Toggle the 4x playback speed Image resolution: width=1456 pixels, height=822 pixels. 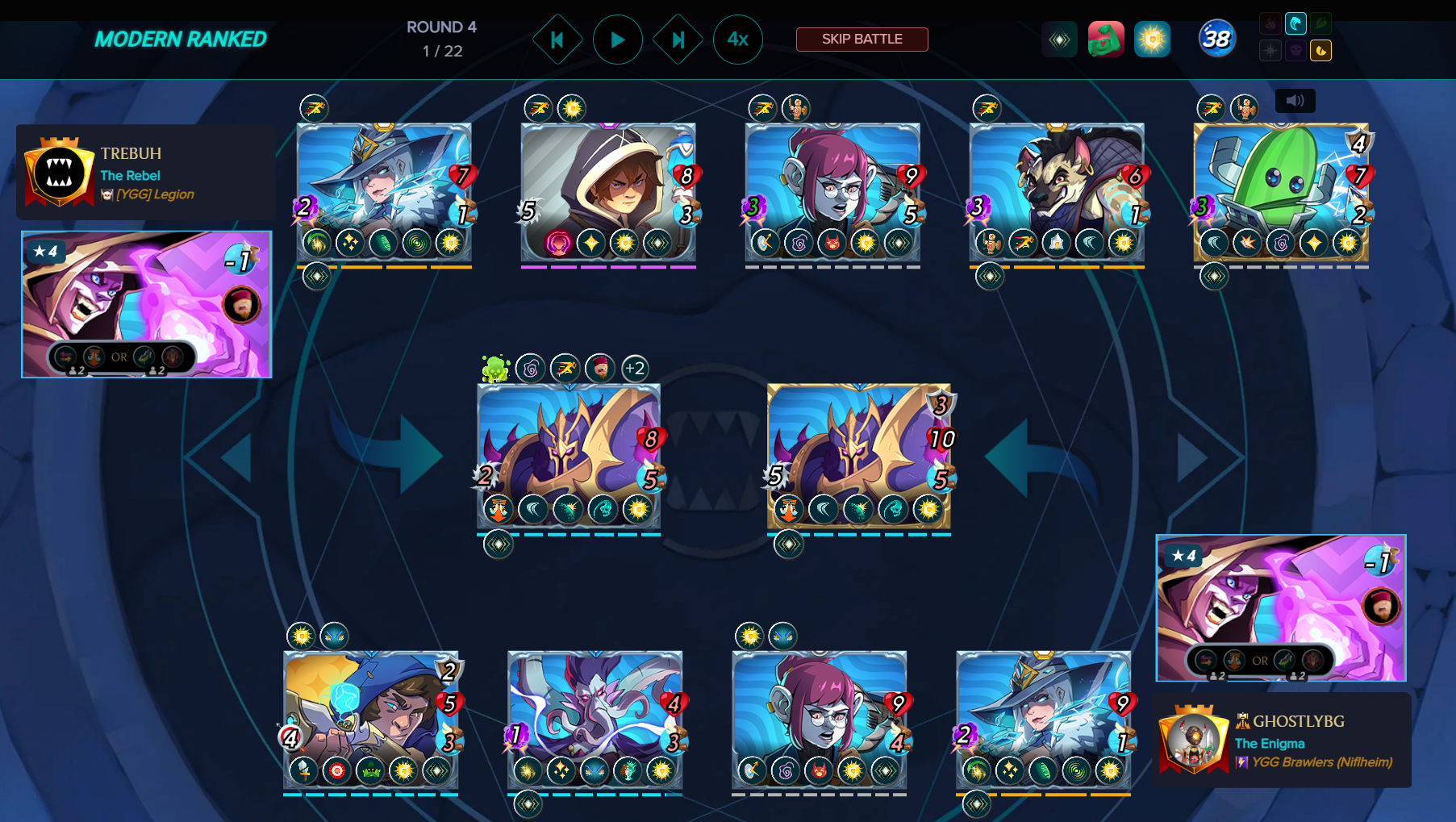pos(737,40)
